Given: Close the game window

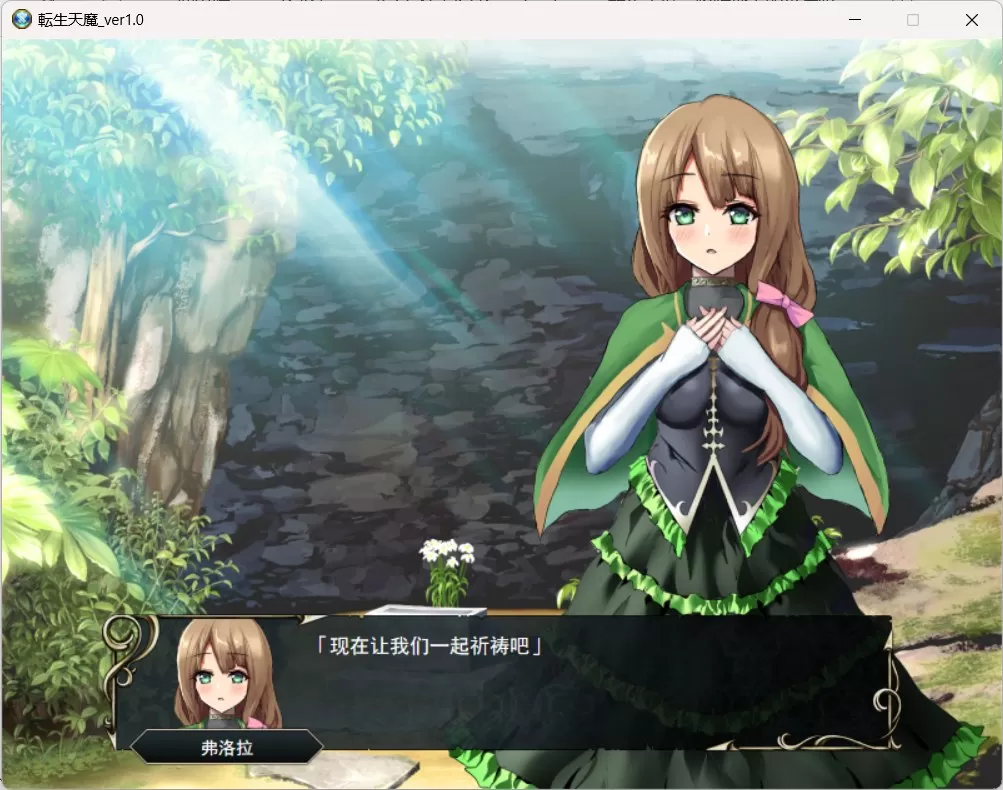Looking at the screenshot, I should tap(971, 20).
